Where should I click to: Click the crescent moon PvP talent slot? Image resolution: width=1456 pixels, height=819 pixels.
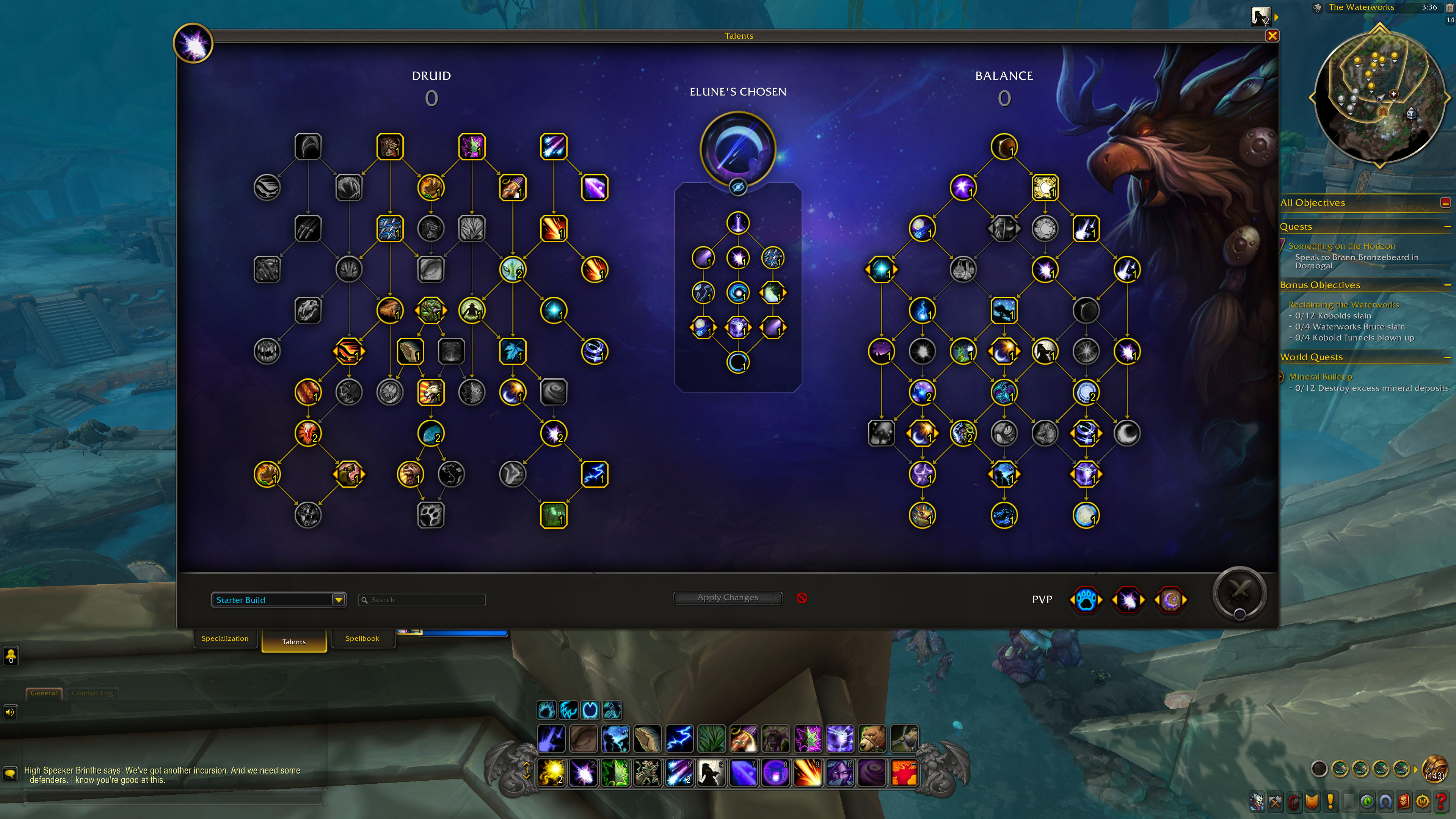[x=1170, y=600]
